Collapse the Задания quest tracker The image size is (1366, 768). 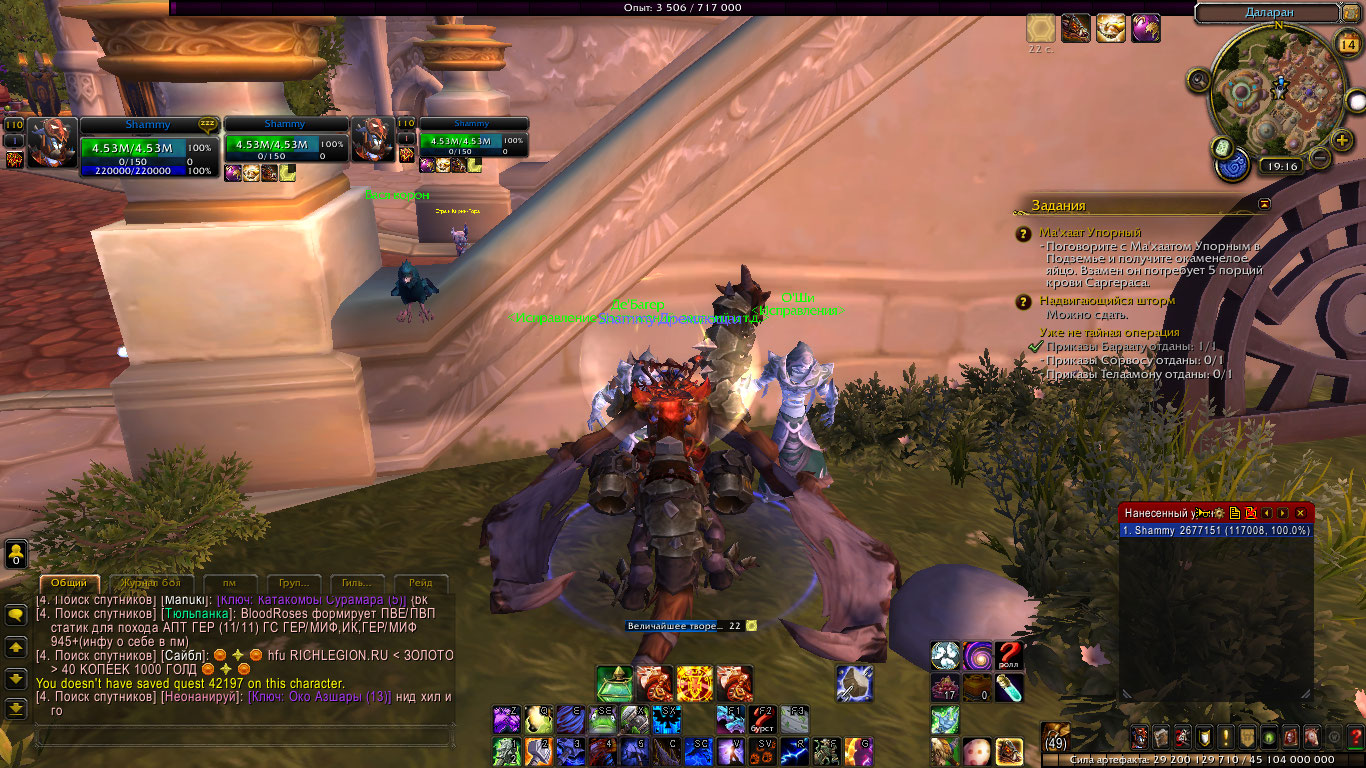[1264, 204]
